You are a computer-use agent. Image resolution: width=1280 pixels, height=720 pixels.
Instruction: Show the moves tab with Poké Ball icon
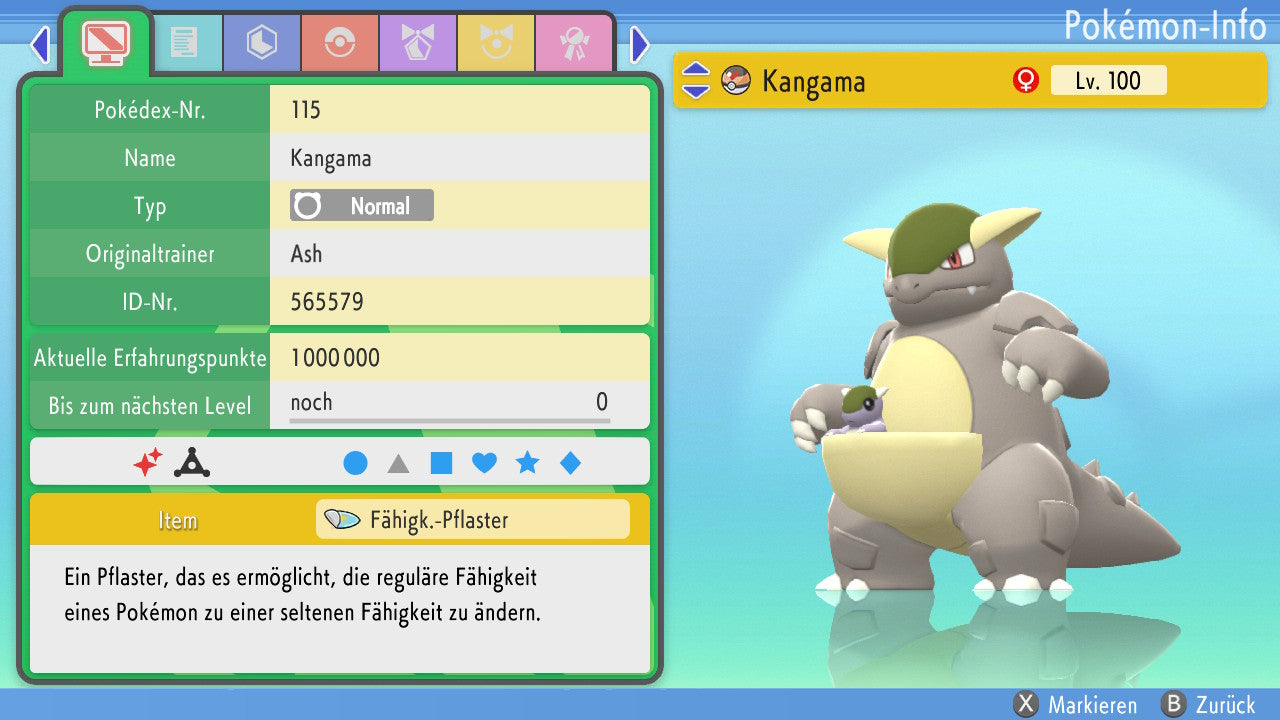click(339, 43)
